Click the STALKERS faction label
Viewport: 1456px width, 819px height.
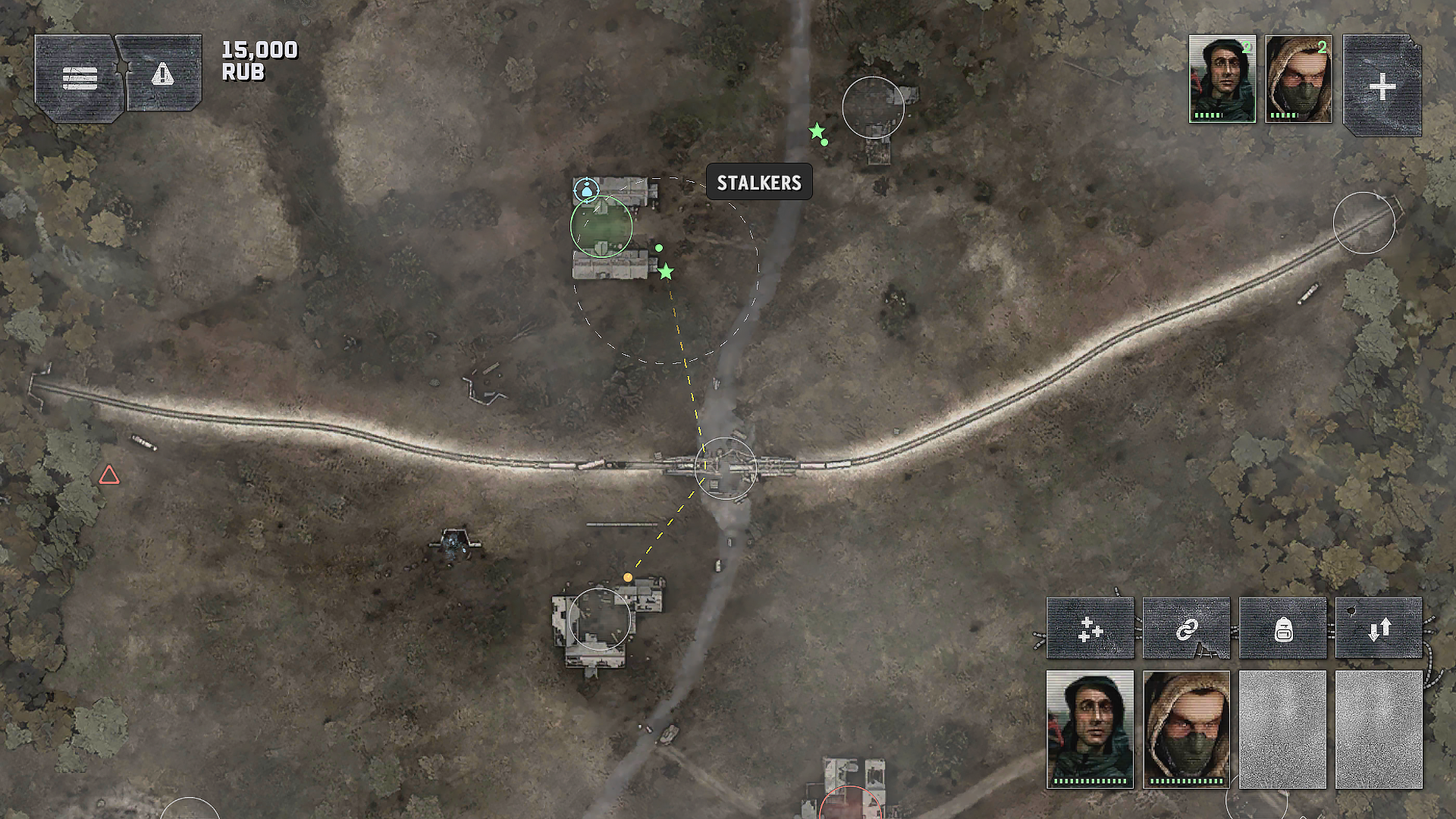click(758, 182)
